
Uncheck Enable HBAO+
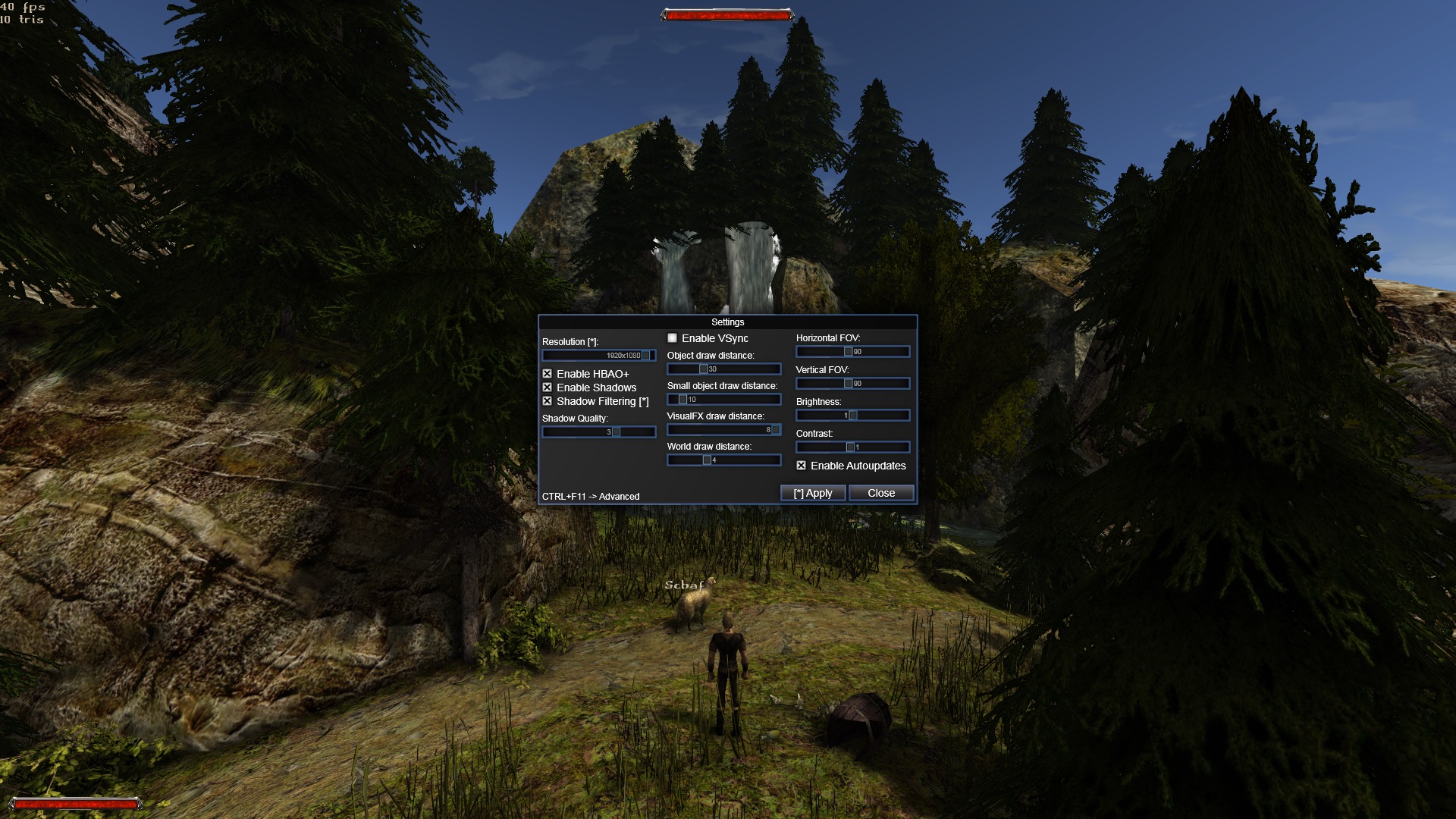[547, 374]
